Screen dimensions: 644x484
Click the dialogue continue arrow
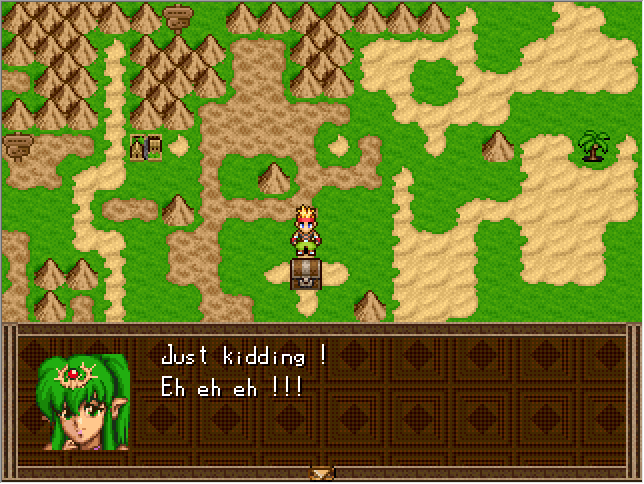321,473
